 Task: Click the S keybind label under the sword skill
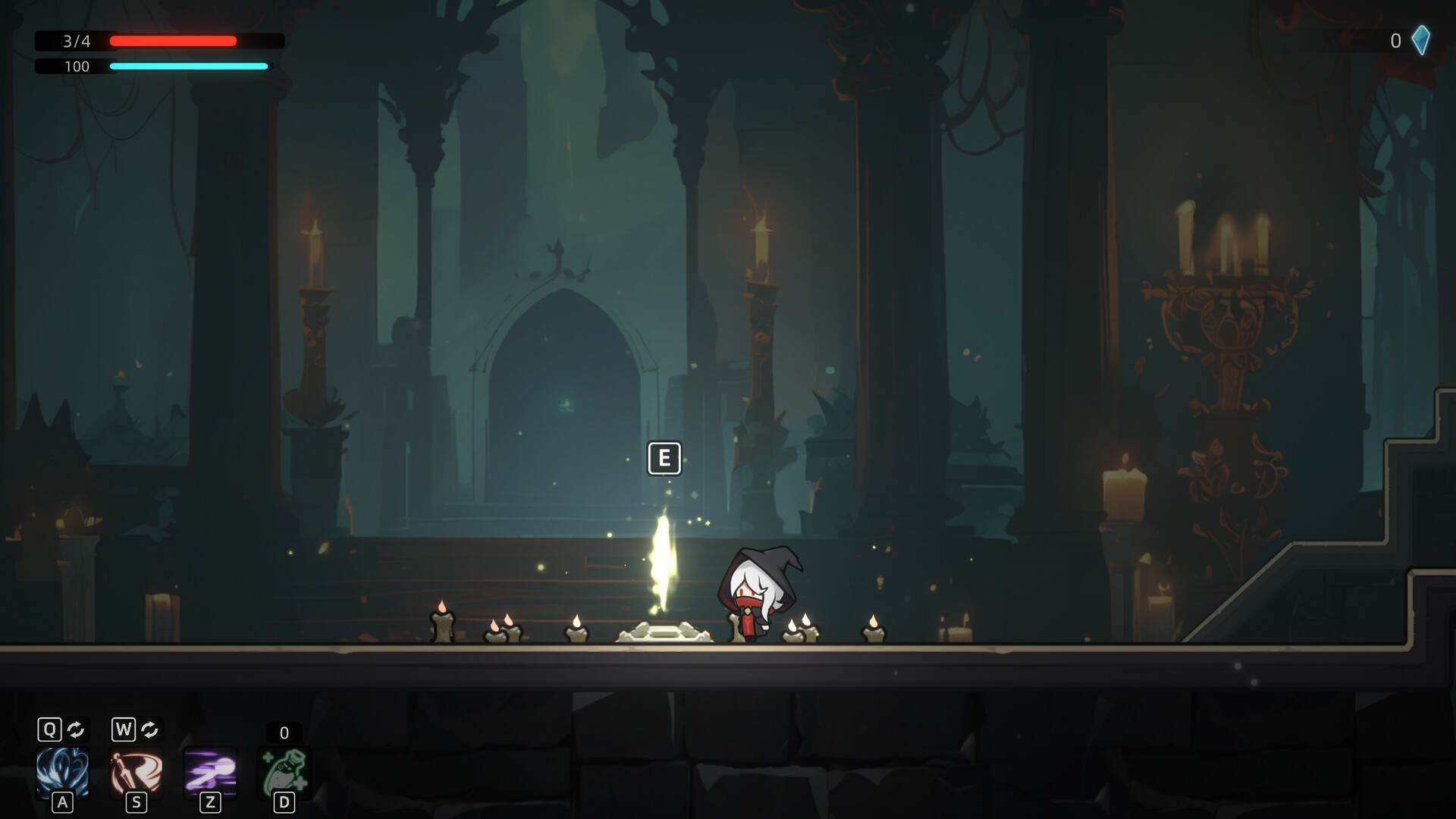click(136, 800)
